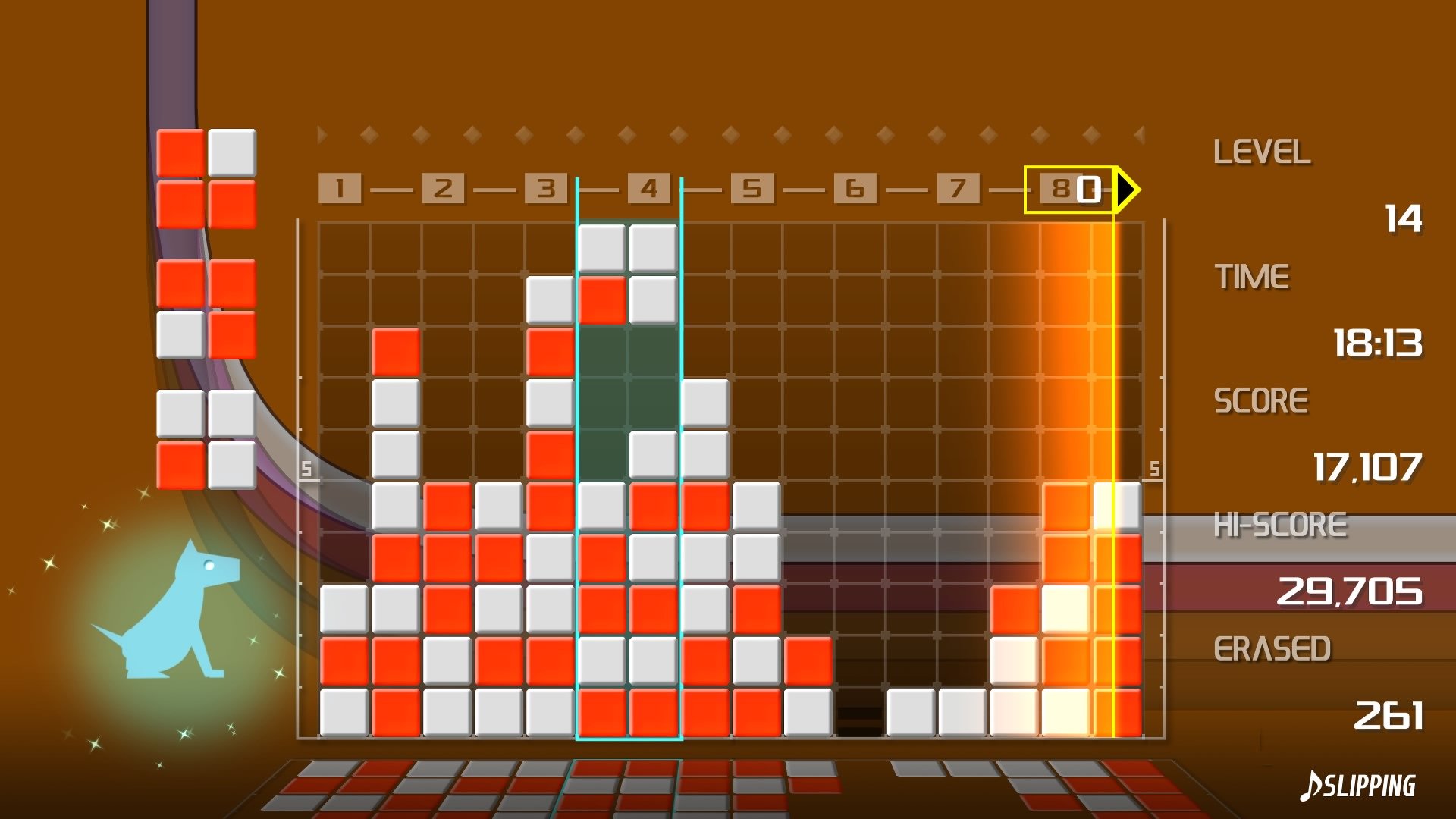Image resolution: width=1456 pixels, height=819 pixels.
Task: Click the level 1 marker on the timeline
Action: [340, 188]
